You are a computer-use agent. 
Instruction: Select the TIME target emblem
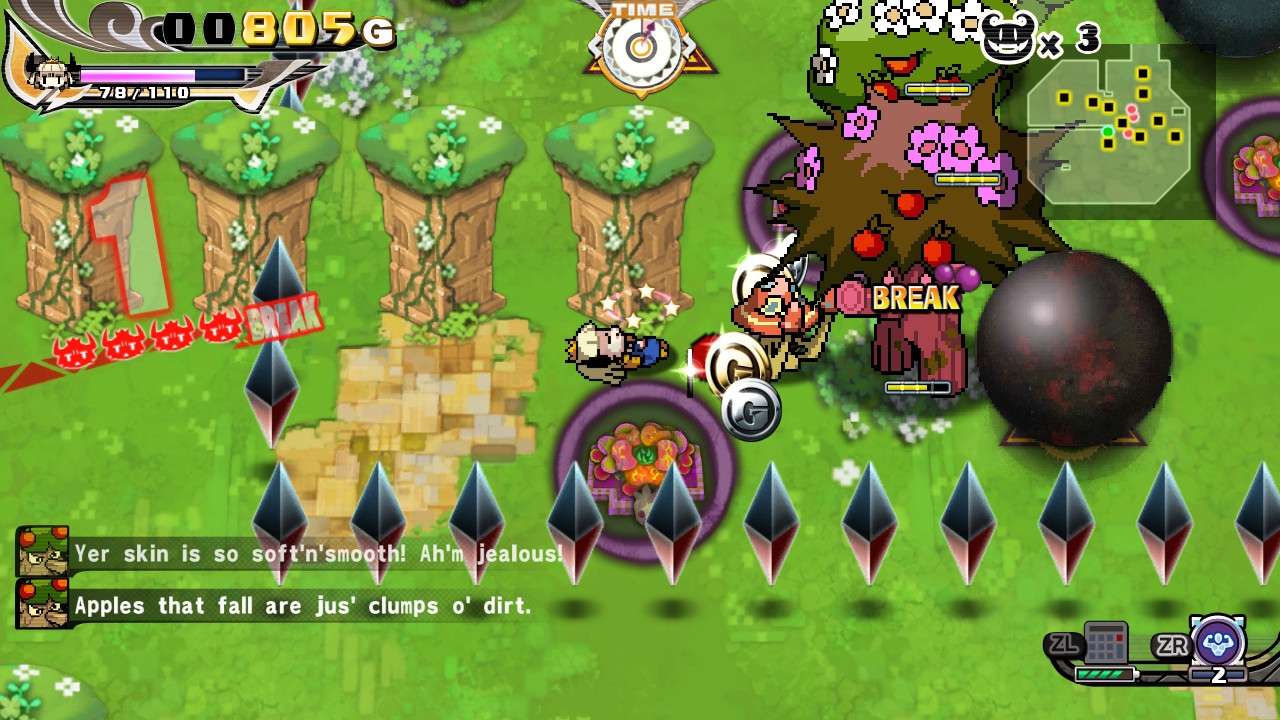[643, 47]
